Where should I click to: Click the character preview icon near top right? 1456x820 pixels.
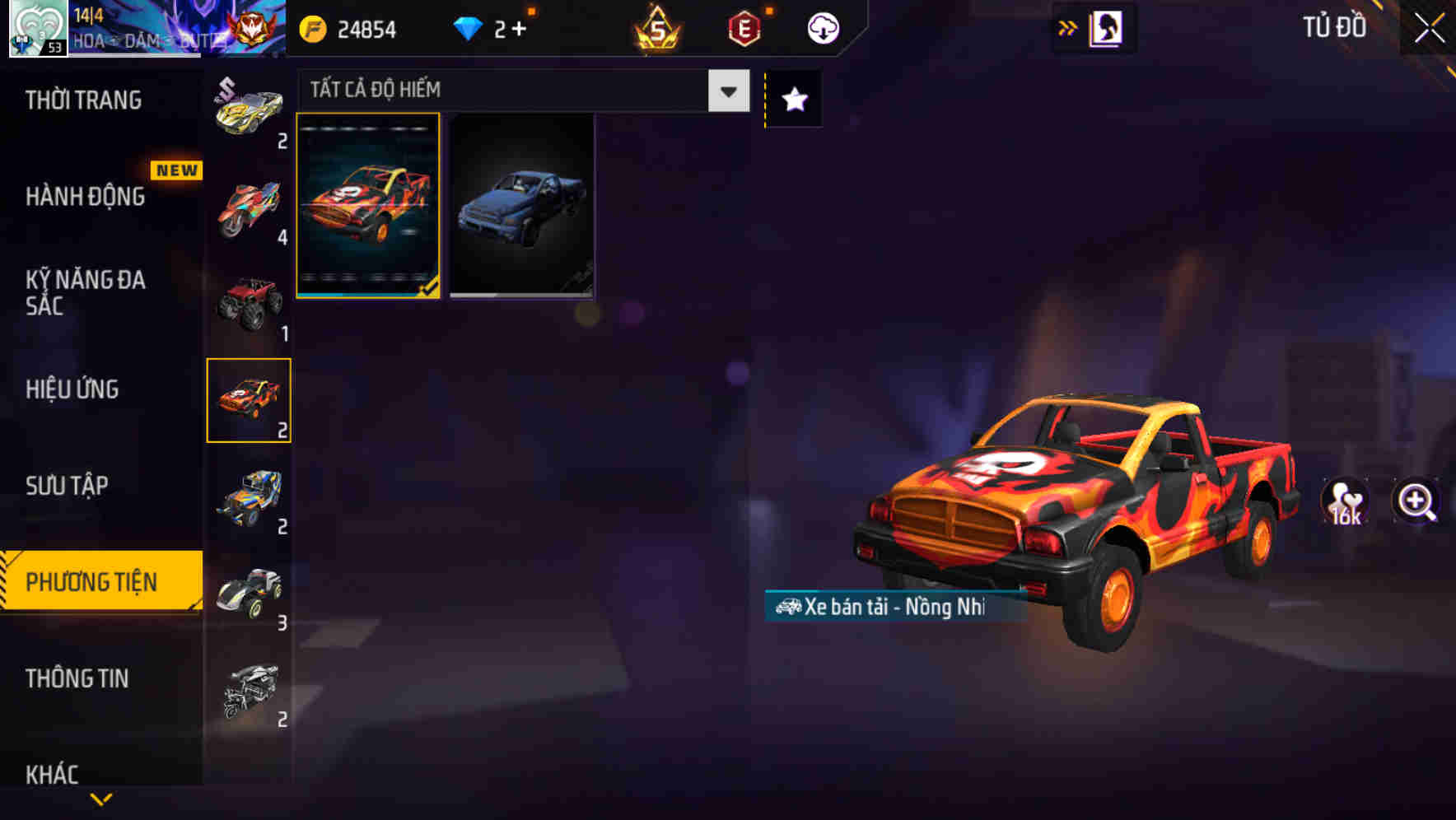coord(1104,27)
